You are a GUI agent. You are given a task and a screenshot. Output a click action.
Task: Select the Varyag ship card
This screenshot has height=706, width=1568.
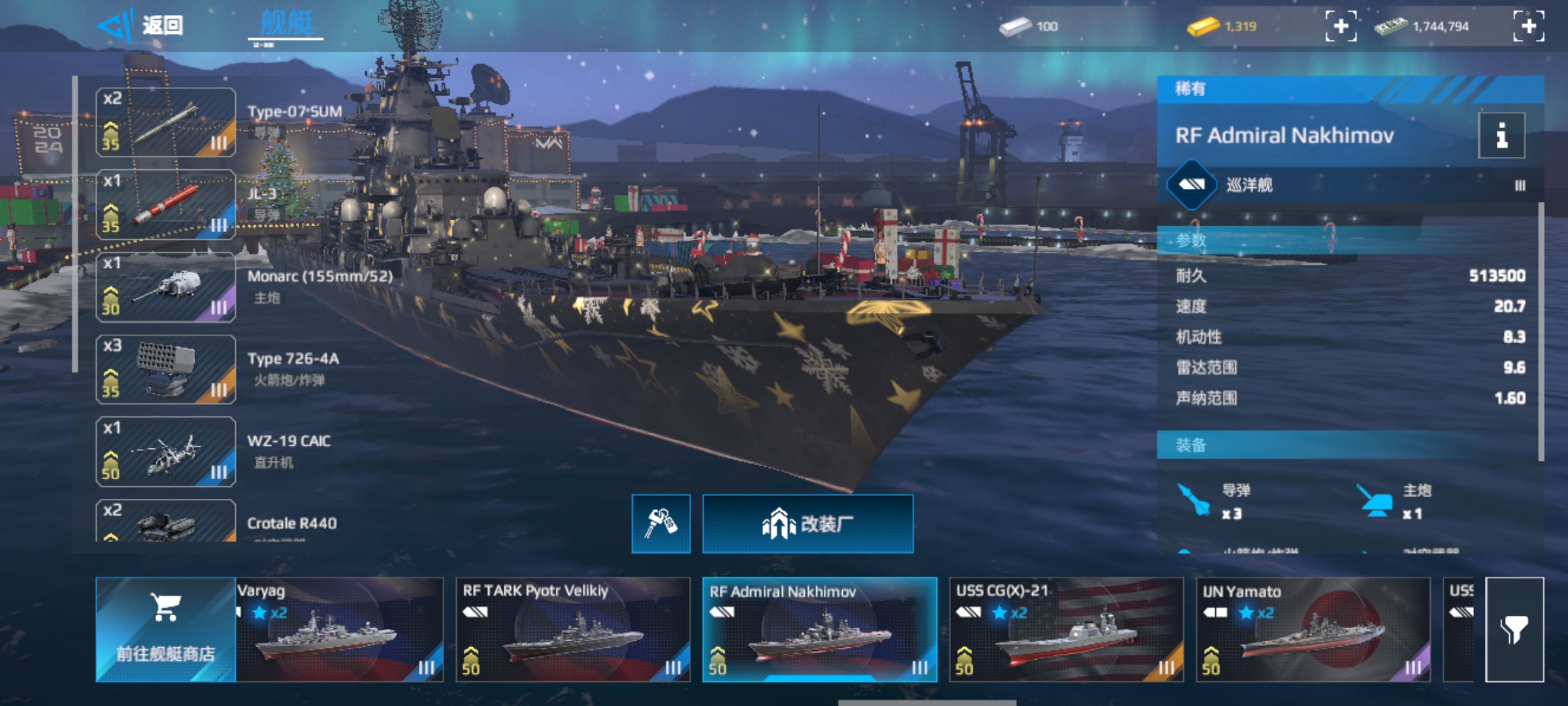(x=339, y=630)
